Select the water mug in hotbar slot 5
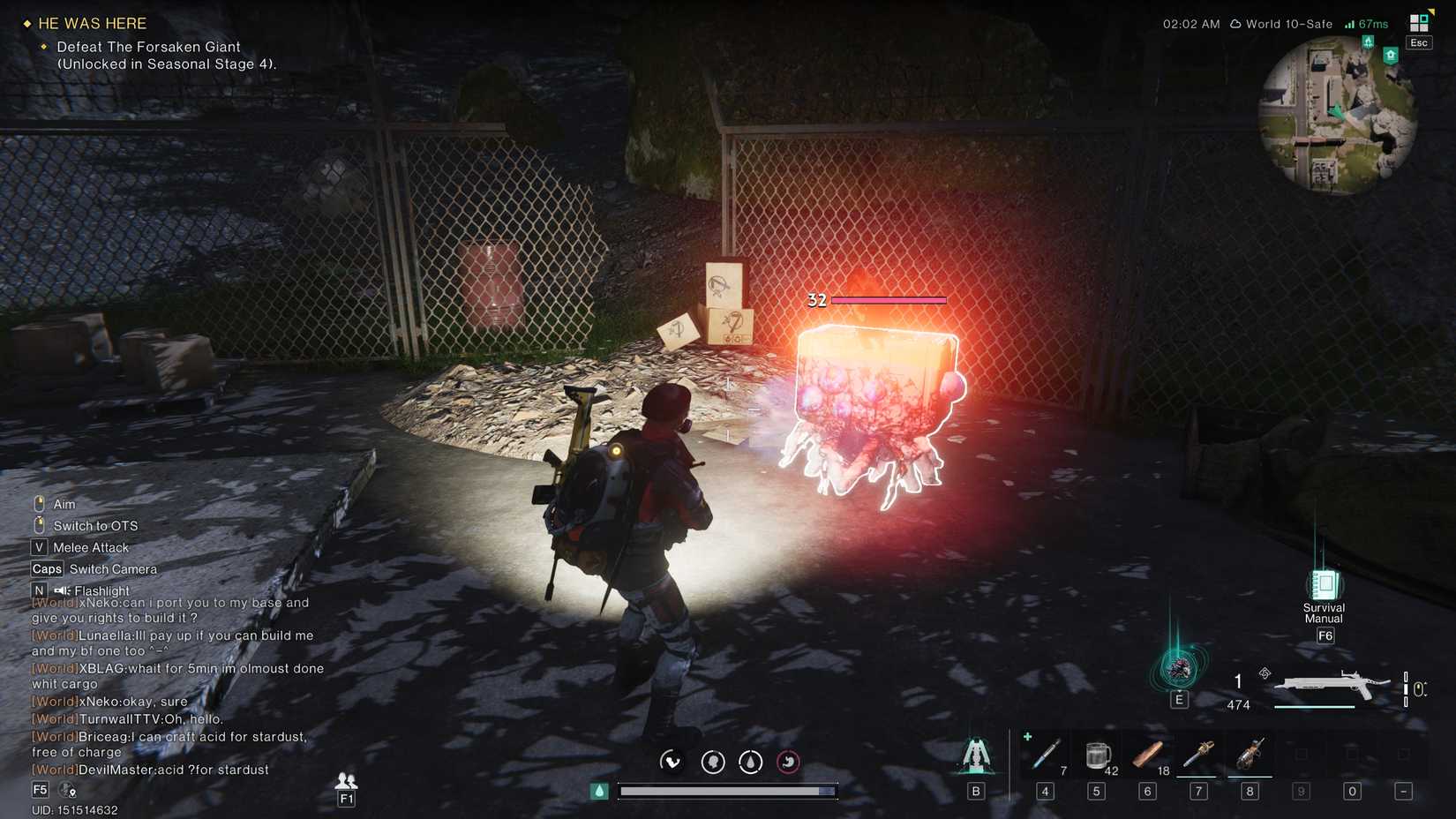The width and height of the screenshot is (1456, 819). tap(1096, 755)
